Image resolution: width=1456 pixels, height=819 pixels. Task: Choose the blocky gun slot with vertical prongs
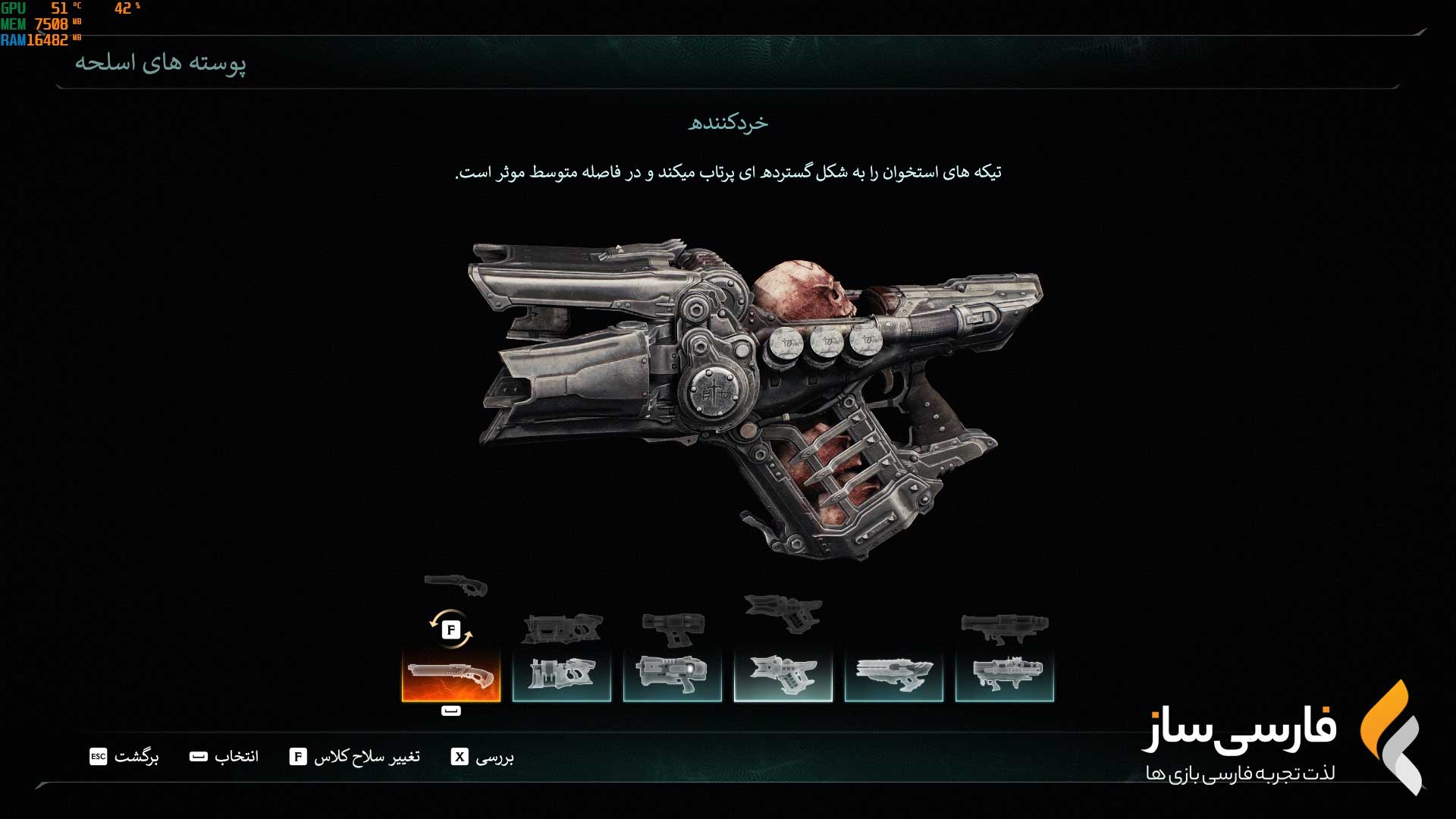point(562,674)
